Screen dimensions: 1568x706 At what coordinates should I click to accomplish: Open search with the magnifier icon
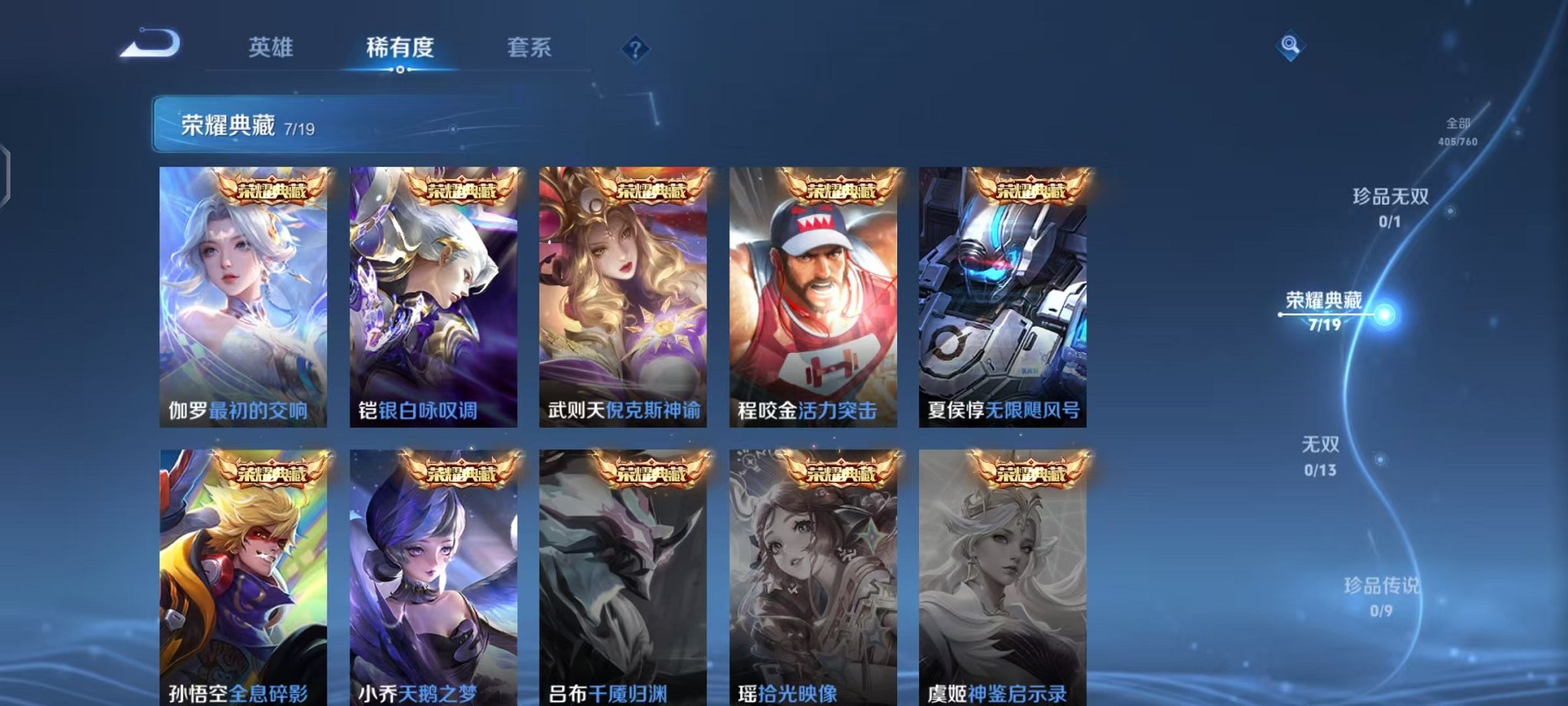pyautogui.click(x=1292, y=46)
